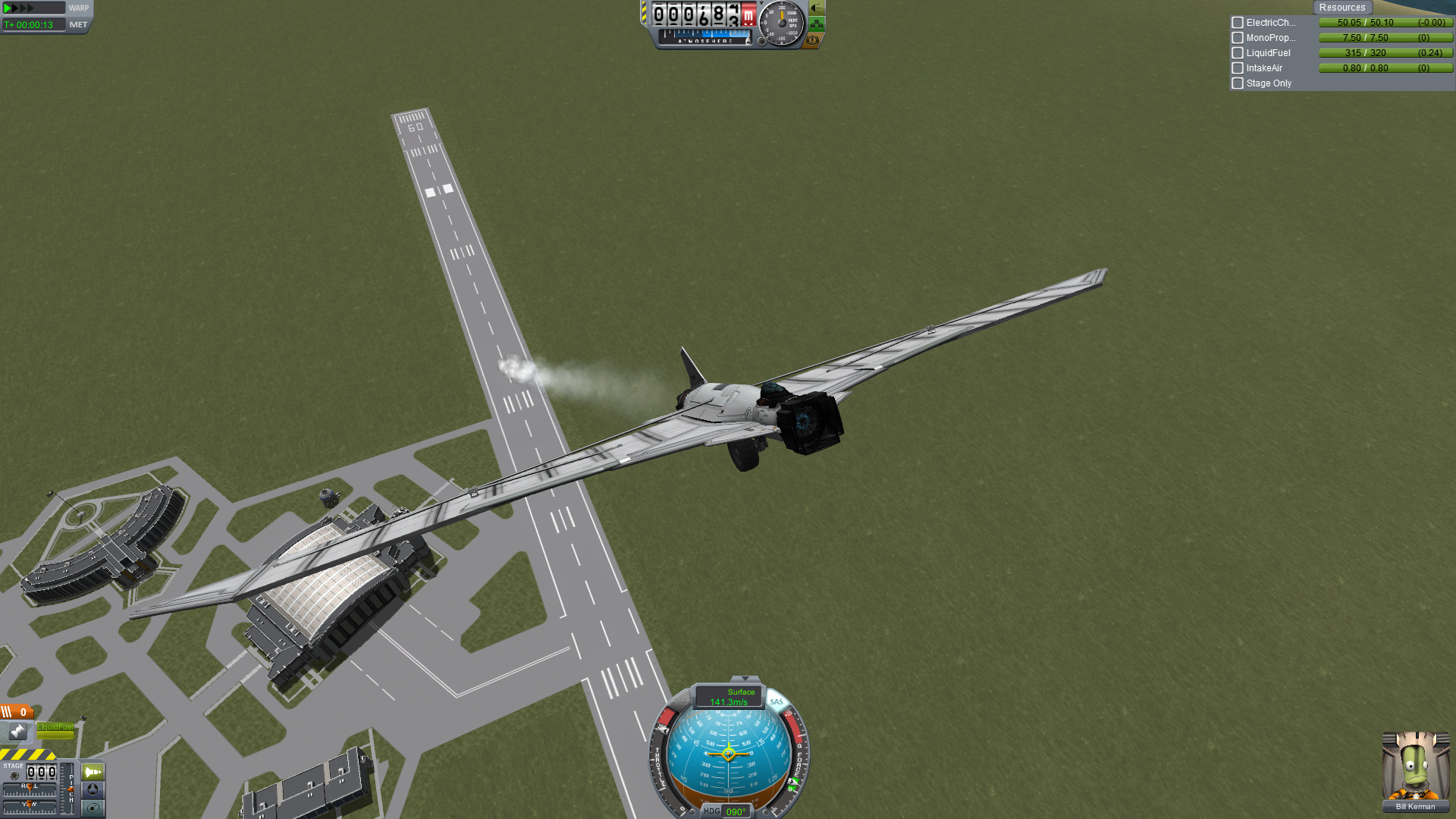Toggle the IntakeAir resource checkbox
1456x819 pixels.
(1238, 68)
